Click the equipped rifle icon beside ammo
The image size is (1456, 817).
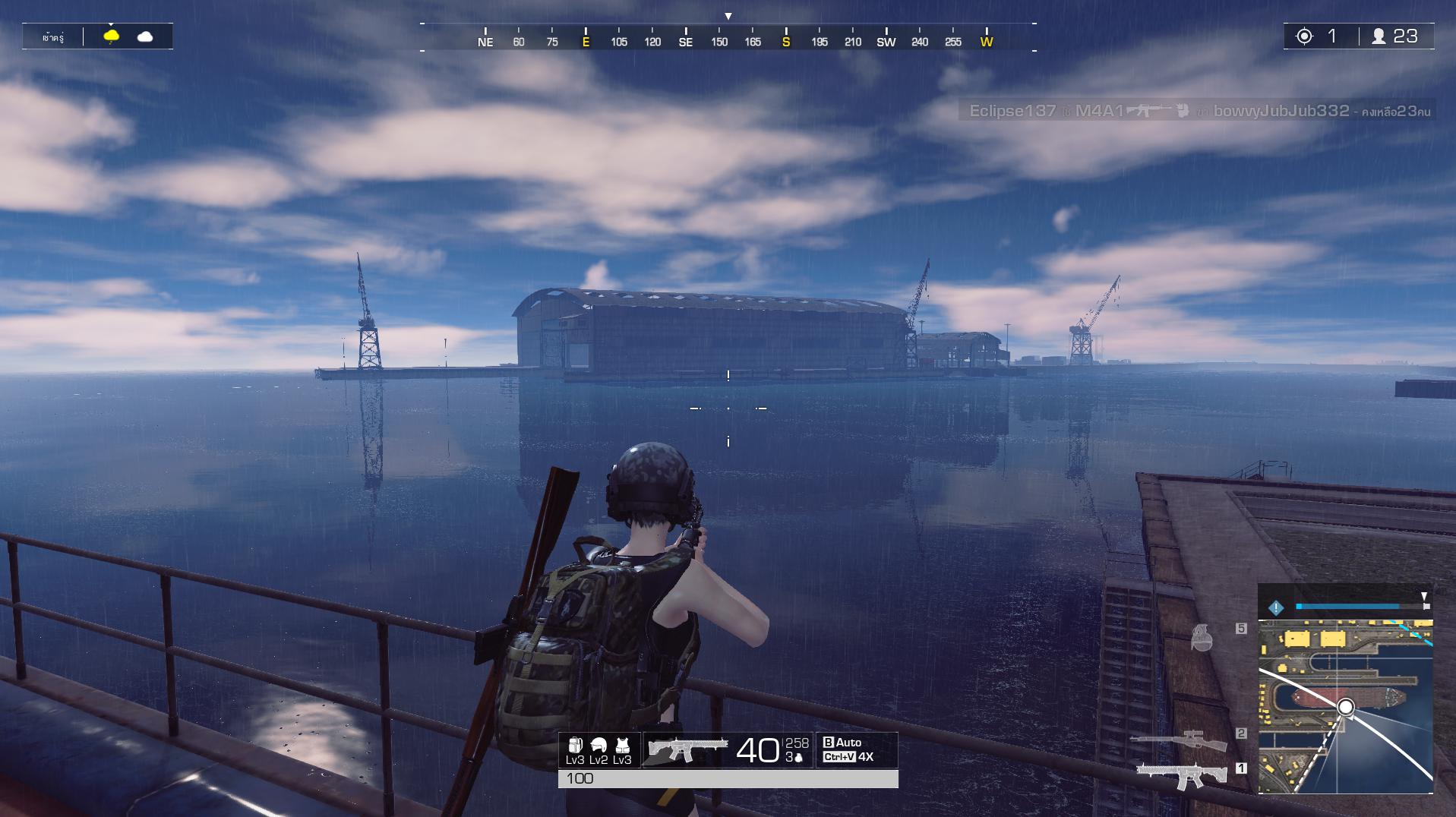point(687,749)
